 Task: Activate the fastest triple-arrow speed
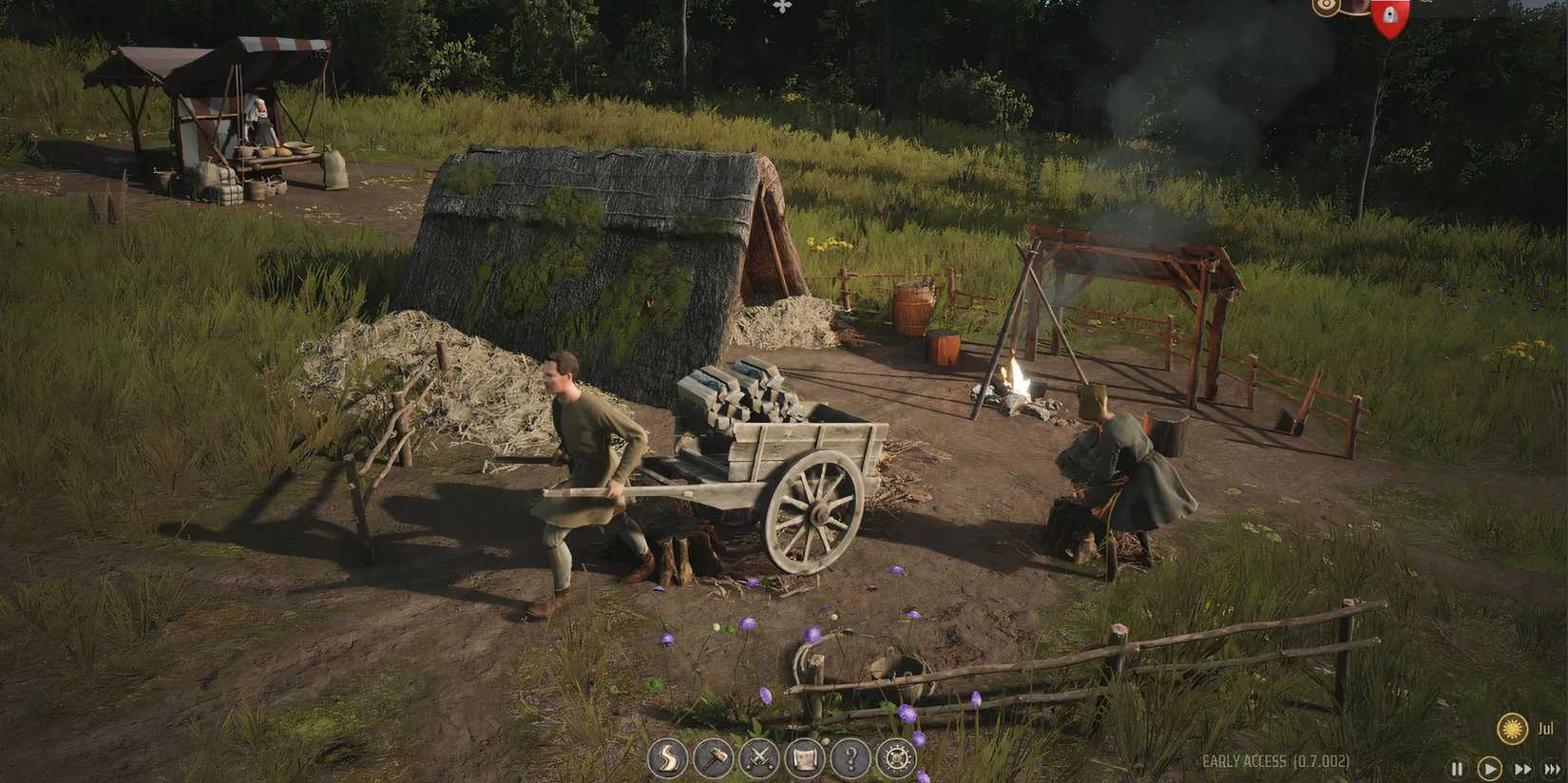[1552, 768]
